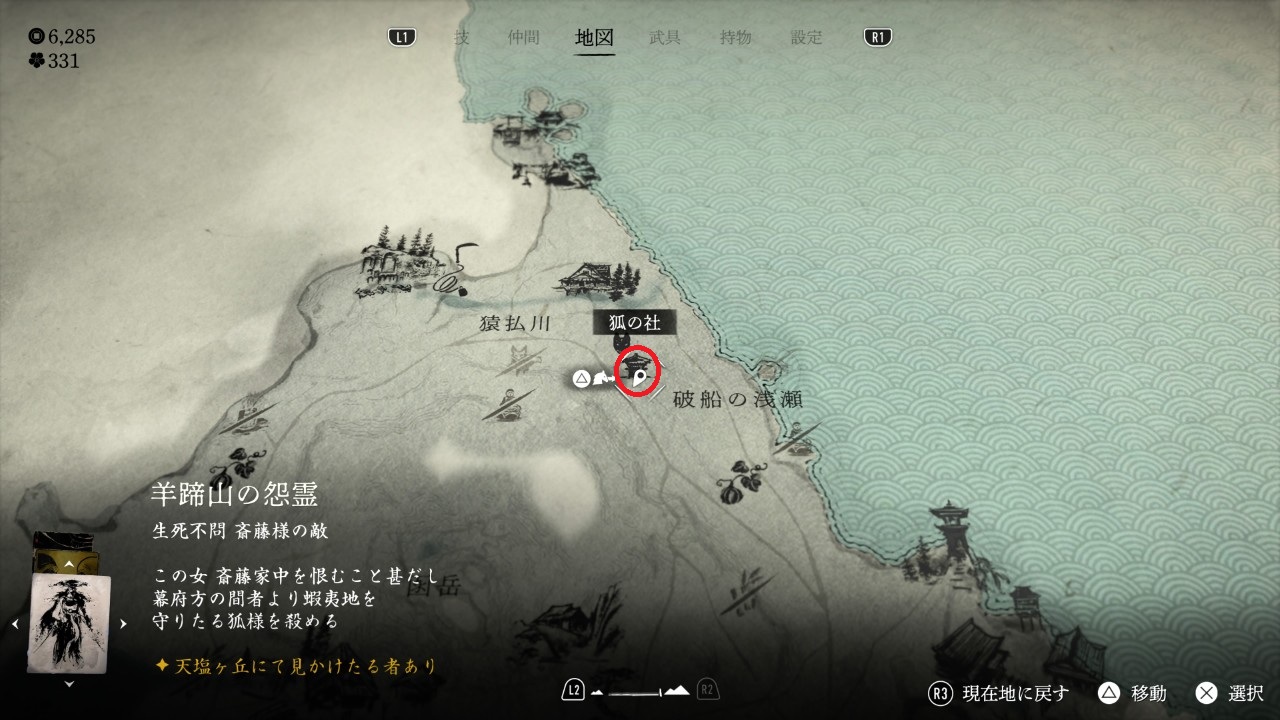Open the 持物 inventory tab
This screenshot has width=1280, height=720.
(735, 38)
